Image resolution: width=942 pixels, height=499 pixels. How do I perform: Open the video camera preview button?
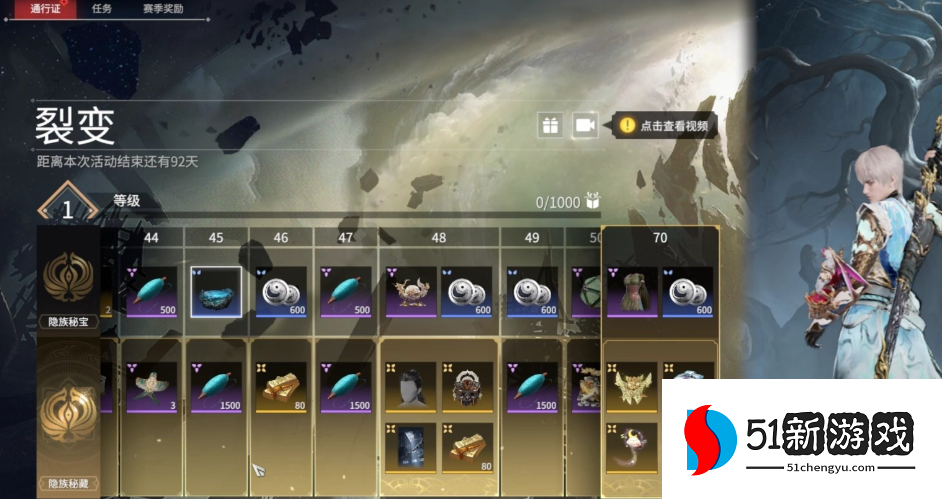pyautogui.click(x=585, y=125)
